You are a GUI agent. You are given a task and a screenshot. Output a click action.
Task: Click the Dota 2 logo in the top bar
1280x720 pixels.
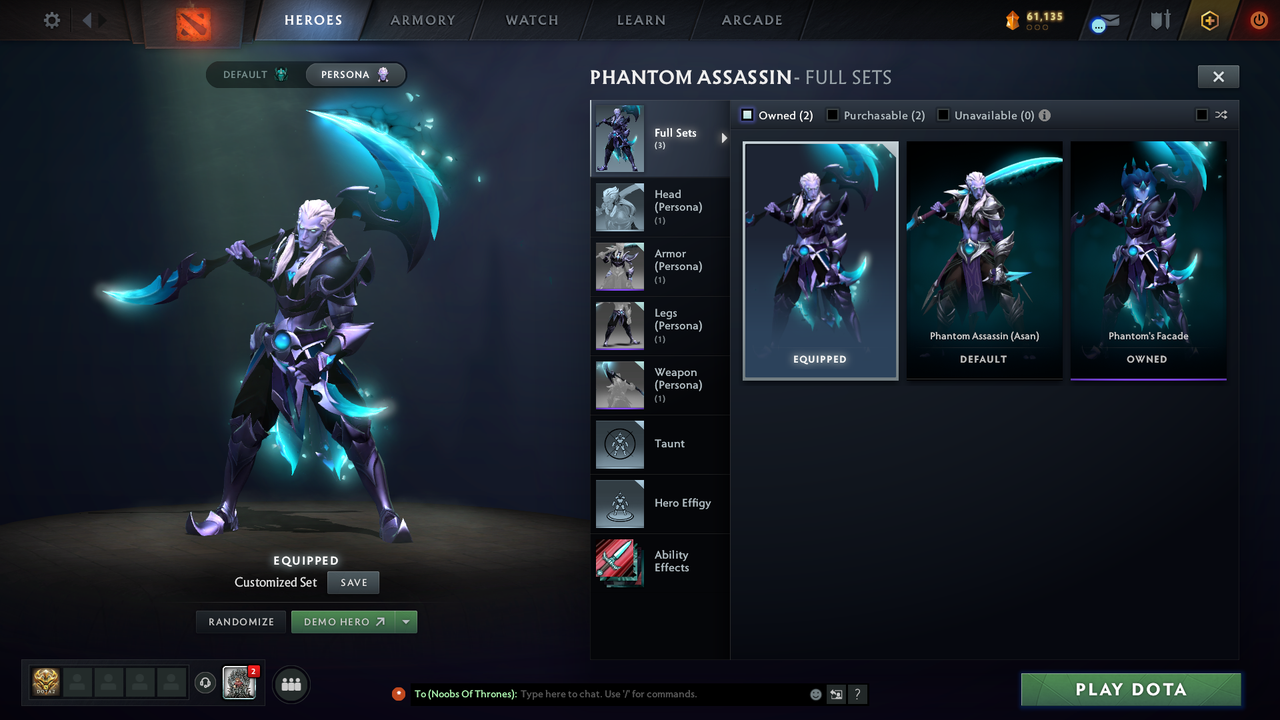192,20
